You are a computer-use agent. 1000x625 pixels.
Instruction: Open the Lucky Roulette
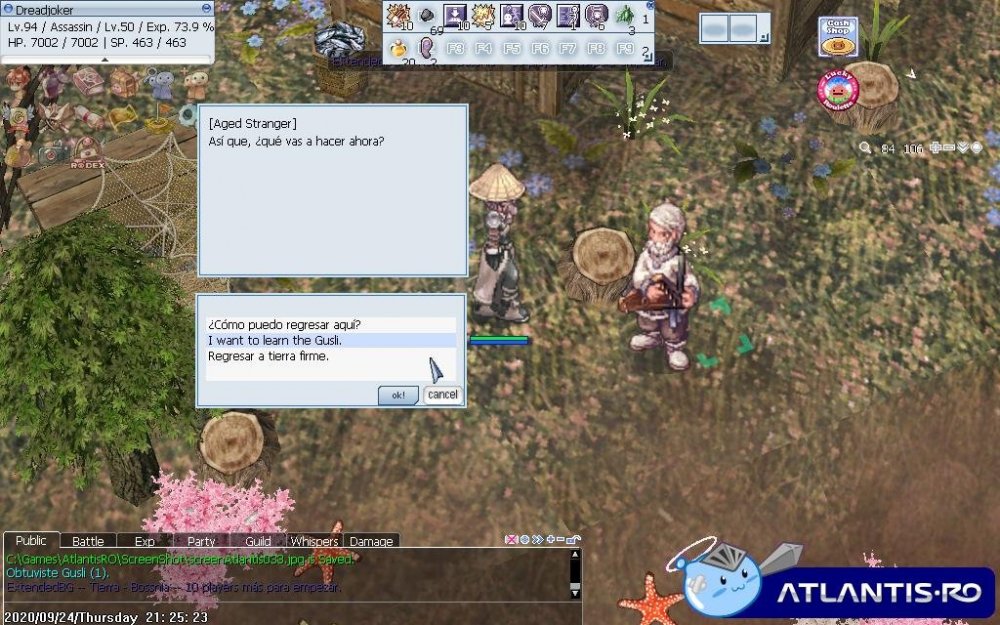pyautogui.click(x=838, y=90)
